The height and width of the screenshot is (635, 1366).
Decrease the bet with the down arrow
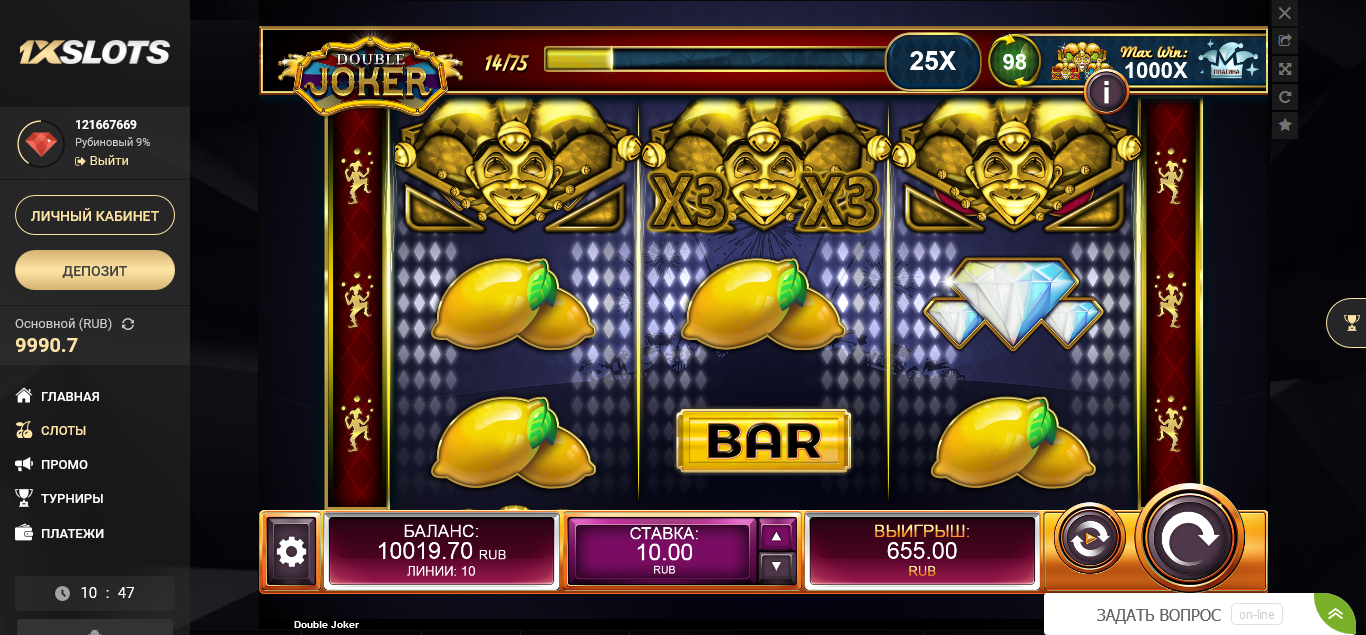777,567
